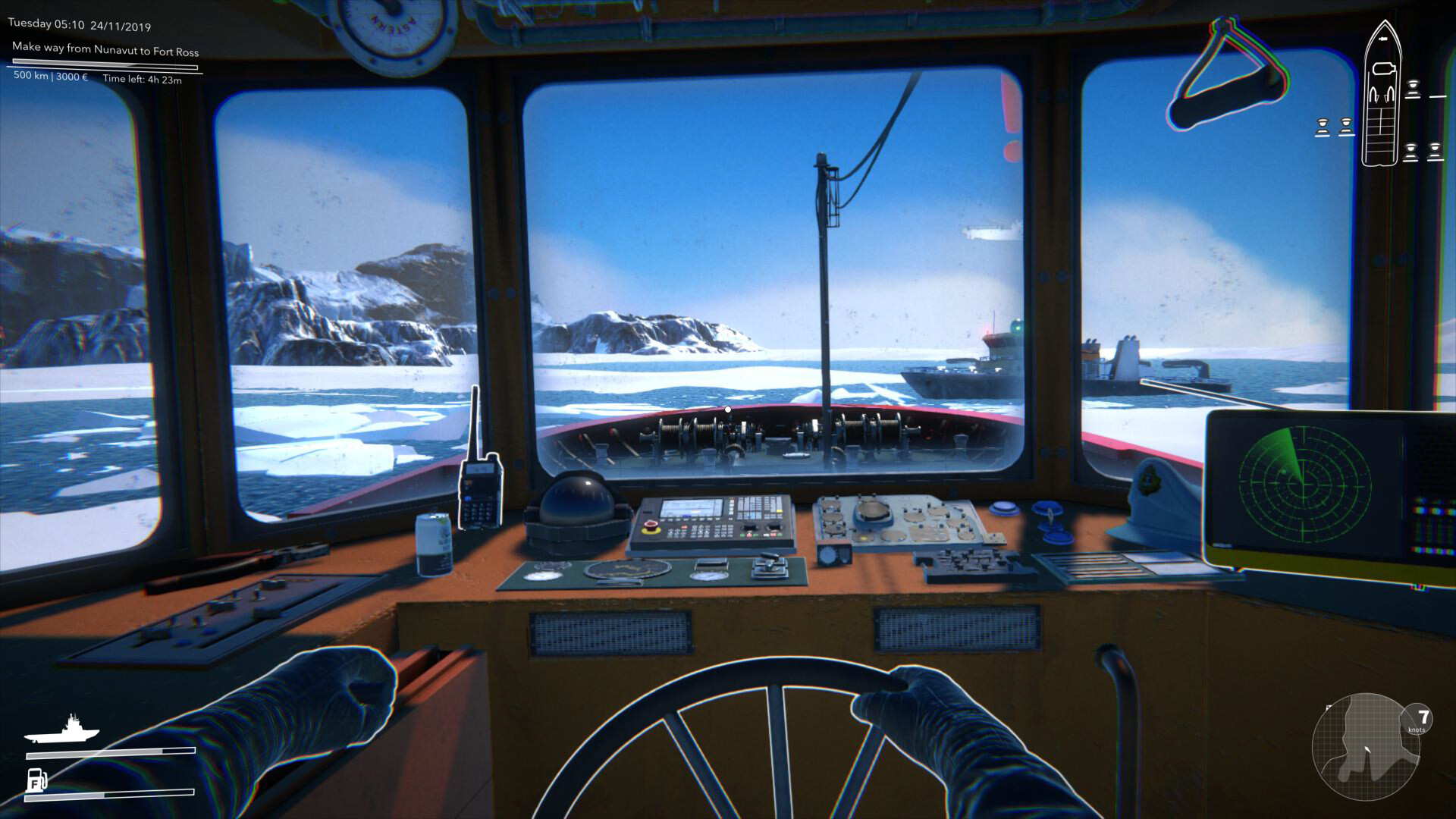Viewport: 1456px width, 819px height.
Task: Click the fuel gauge icon in bottom-left HUD
Action: click(36, 780)
